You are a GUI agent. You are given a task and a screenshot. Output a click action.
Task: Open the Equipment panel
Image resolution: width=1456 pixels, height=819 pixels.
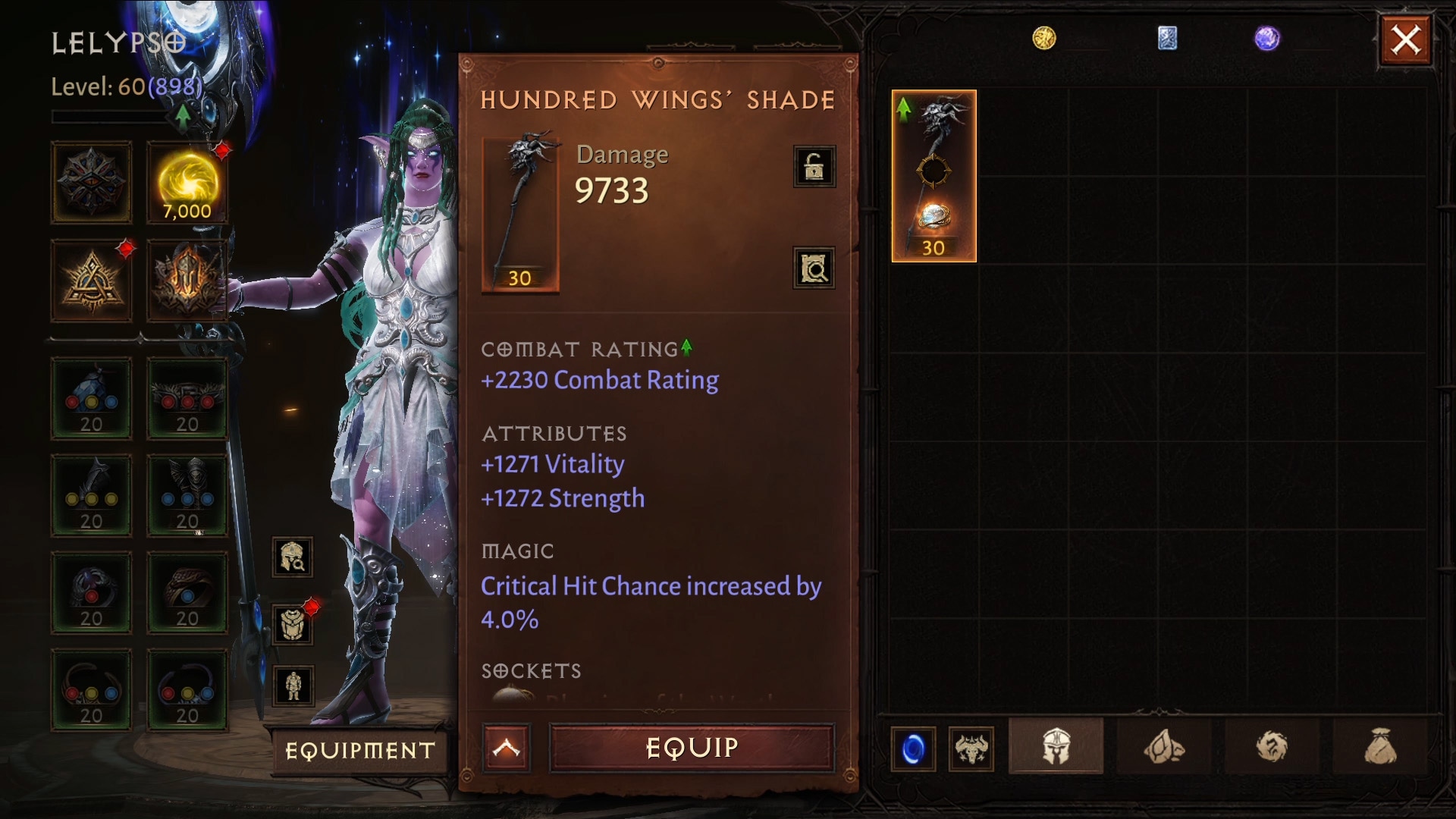[360, 751]
